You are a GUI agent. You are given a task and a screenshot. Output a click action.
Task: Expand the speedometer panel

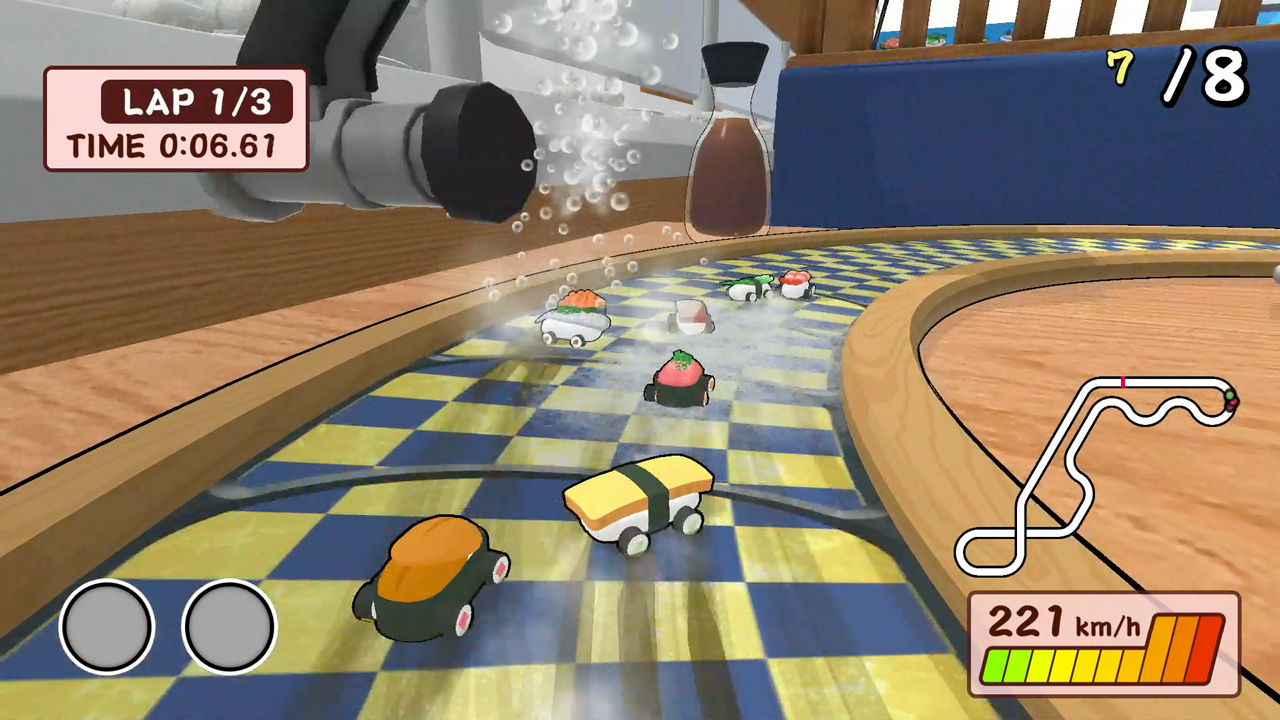tap(1100, 645)
